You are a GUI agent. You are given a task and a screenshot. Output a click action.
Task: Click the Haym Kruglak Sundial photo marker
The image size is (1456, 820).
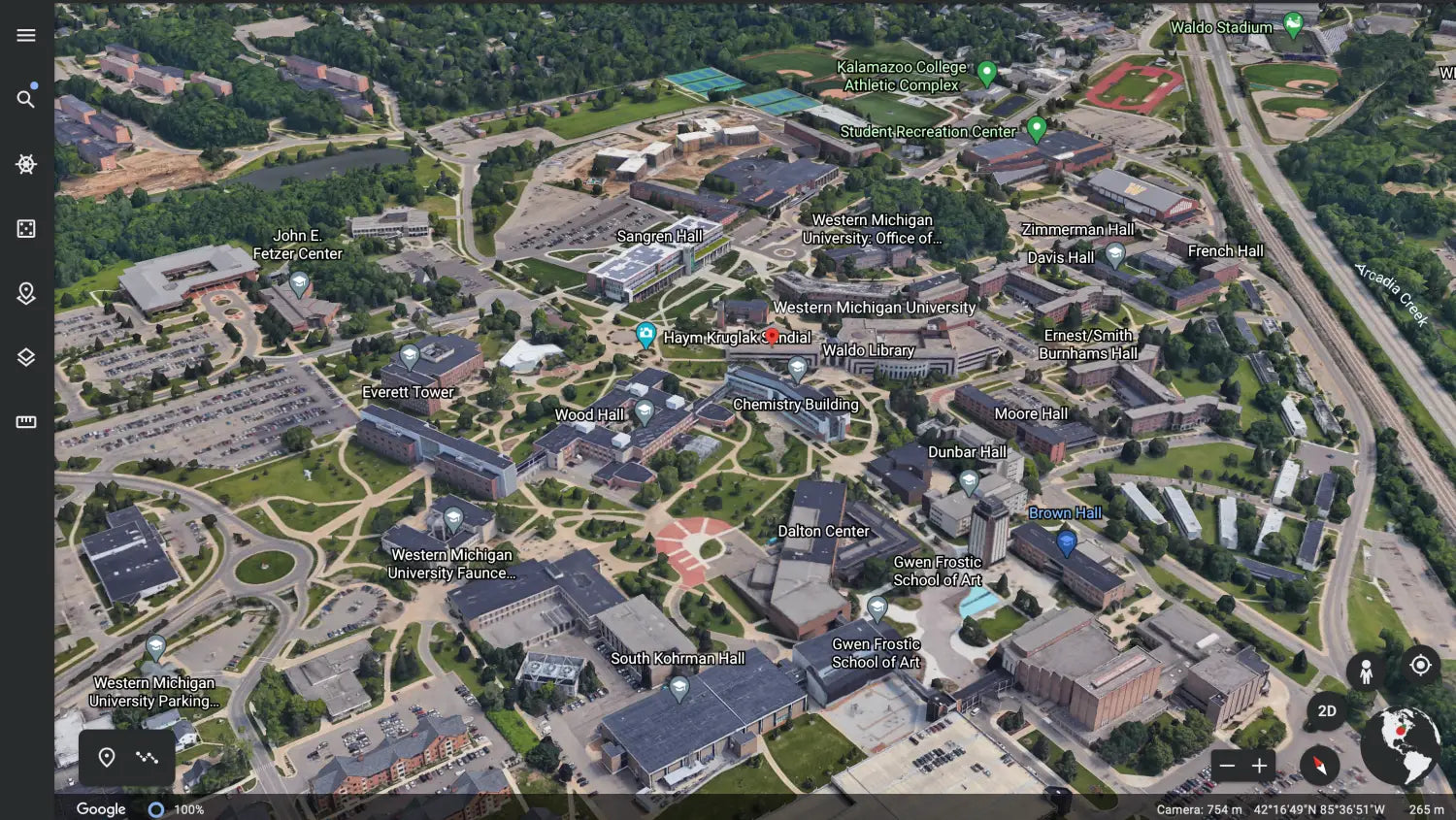coord(645,336)
